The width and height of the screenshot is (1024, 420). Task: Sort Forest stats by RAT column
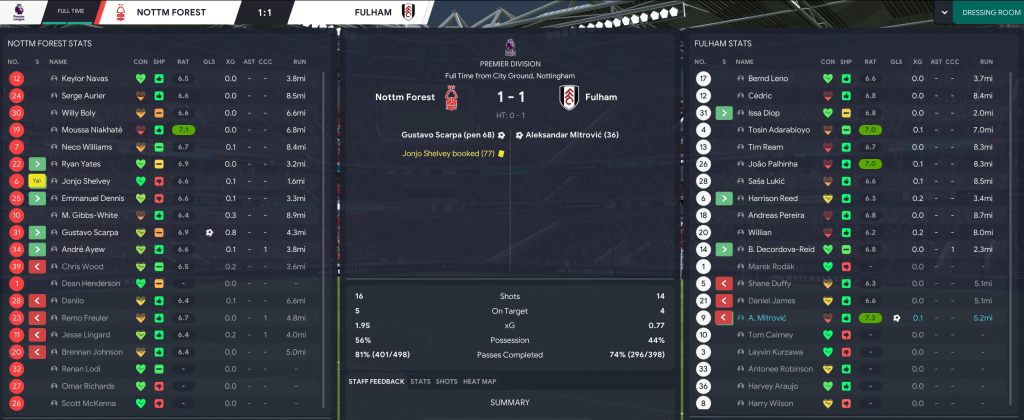(x=183, y=61)
